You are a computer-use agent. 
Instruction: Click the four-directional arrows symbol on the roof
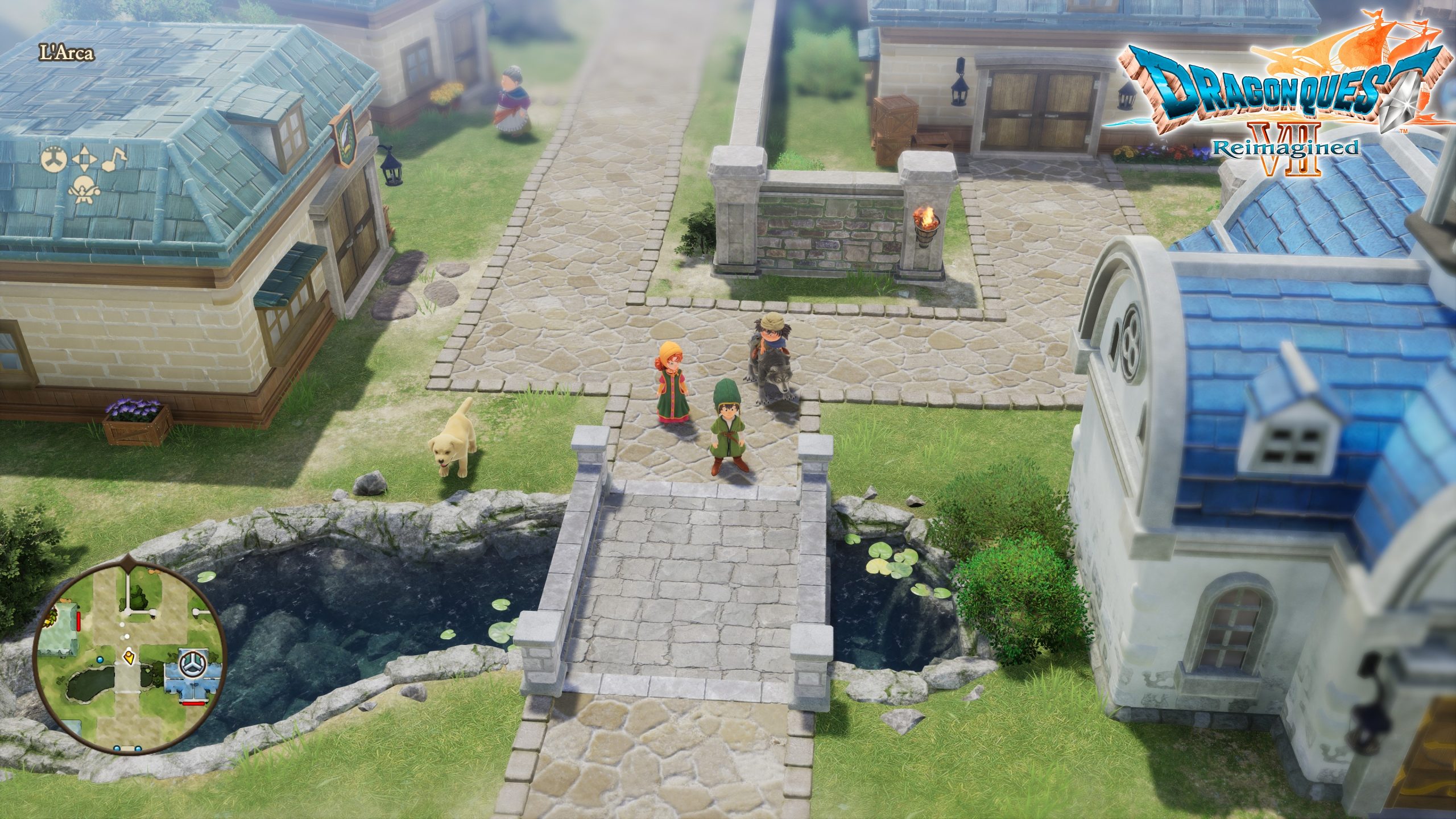click(x=84, y=160)
